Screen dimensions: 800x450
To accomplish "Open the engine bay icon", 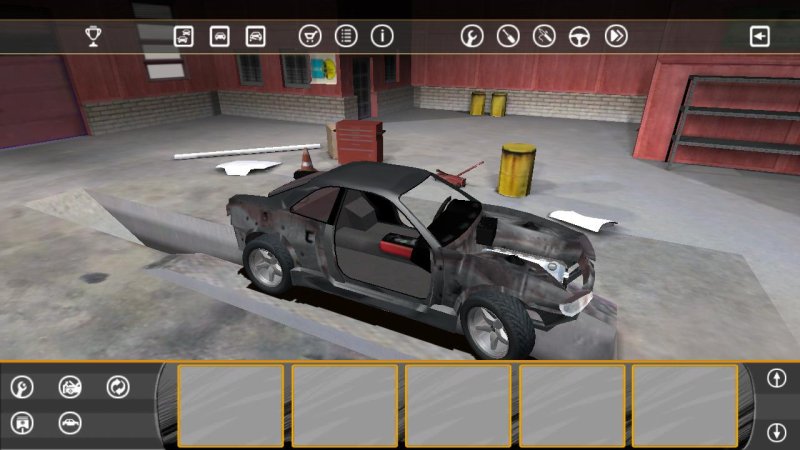I will pyautogui.click(x=70, y=386).
